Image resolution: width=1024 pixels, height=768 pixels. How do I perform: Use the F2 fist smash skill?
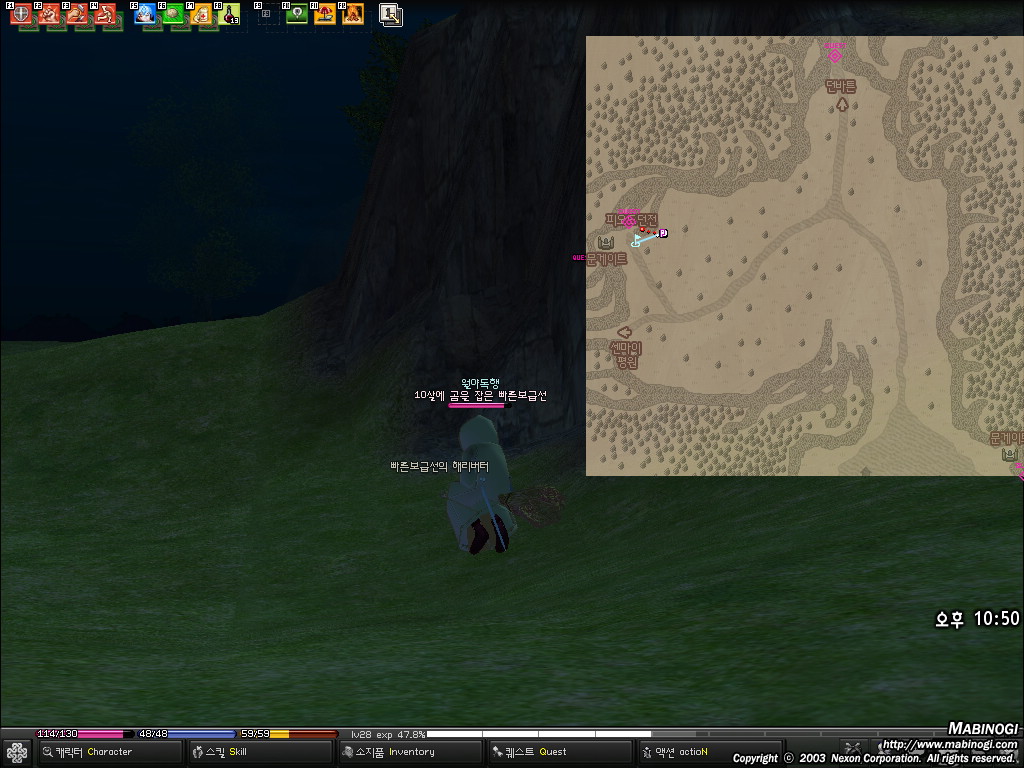(x=48, y=15)
